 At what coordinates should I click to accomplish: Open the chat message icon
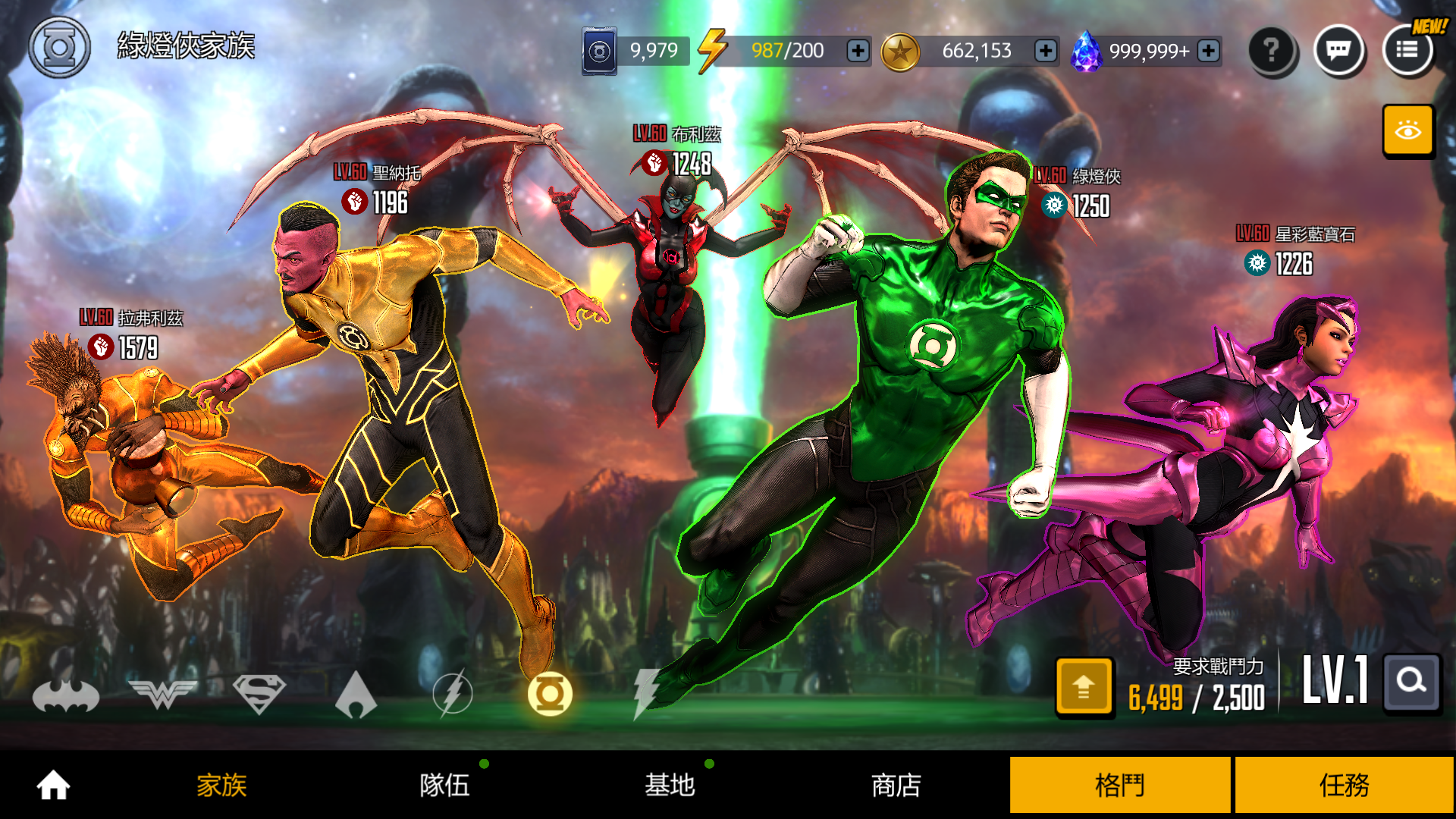coord(1339,50)
